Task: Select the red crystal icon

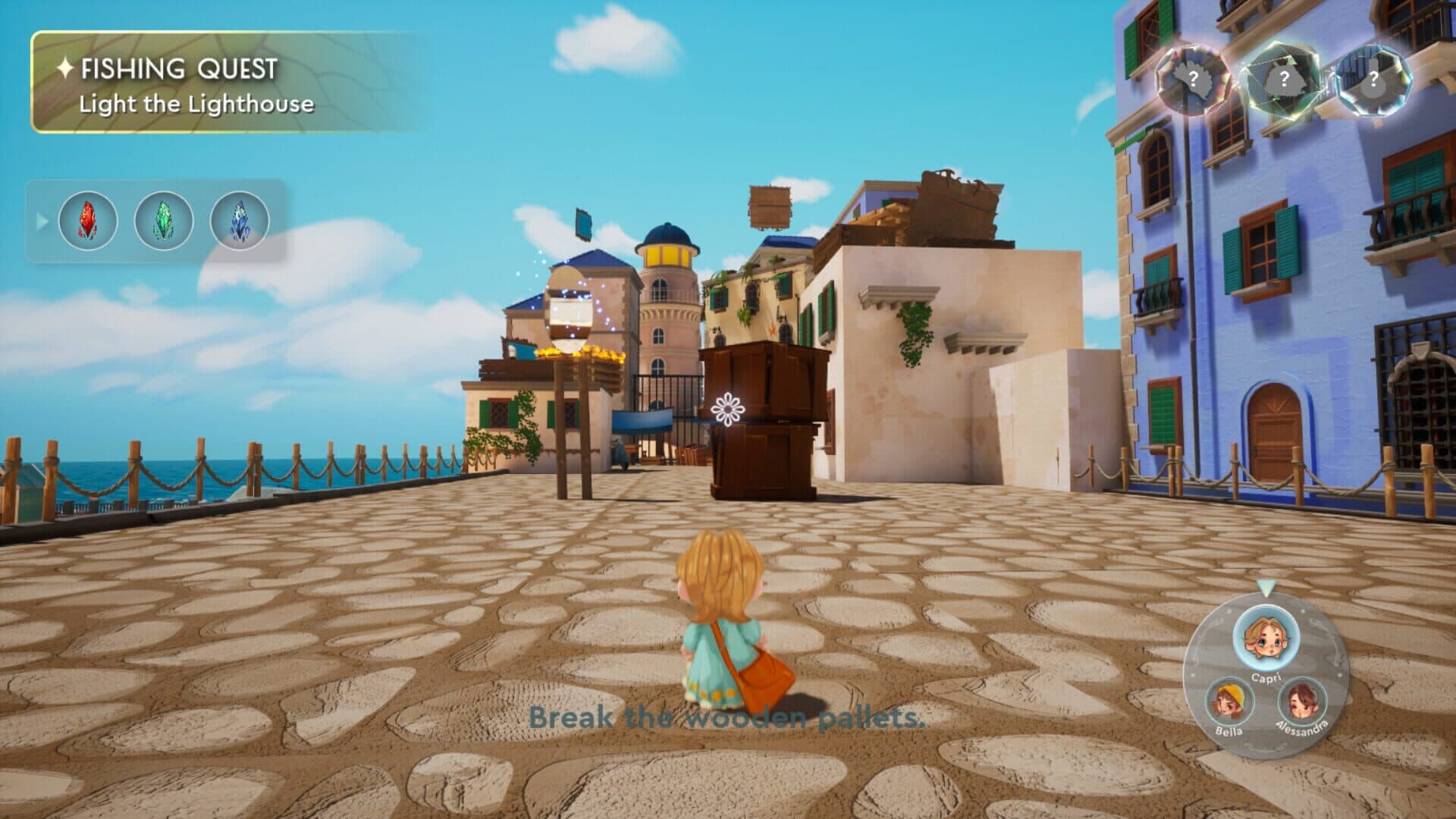Action: (88, 221)
